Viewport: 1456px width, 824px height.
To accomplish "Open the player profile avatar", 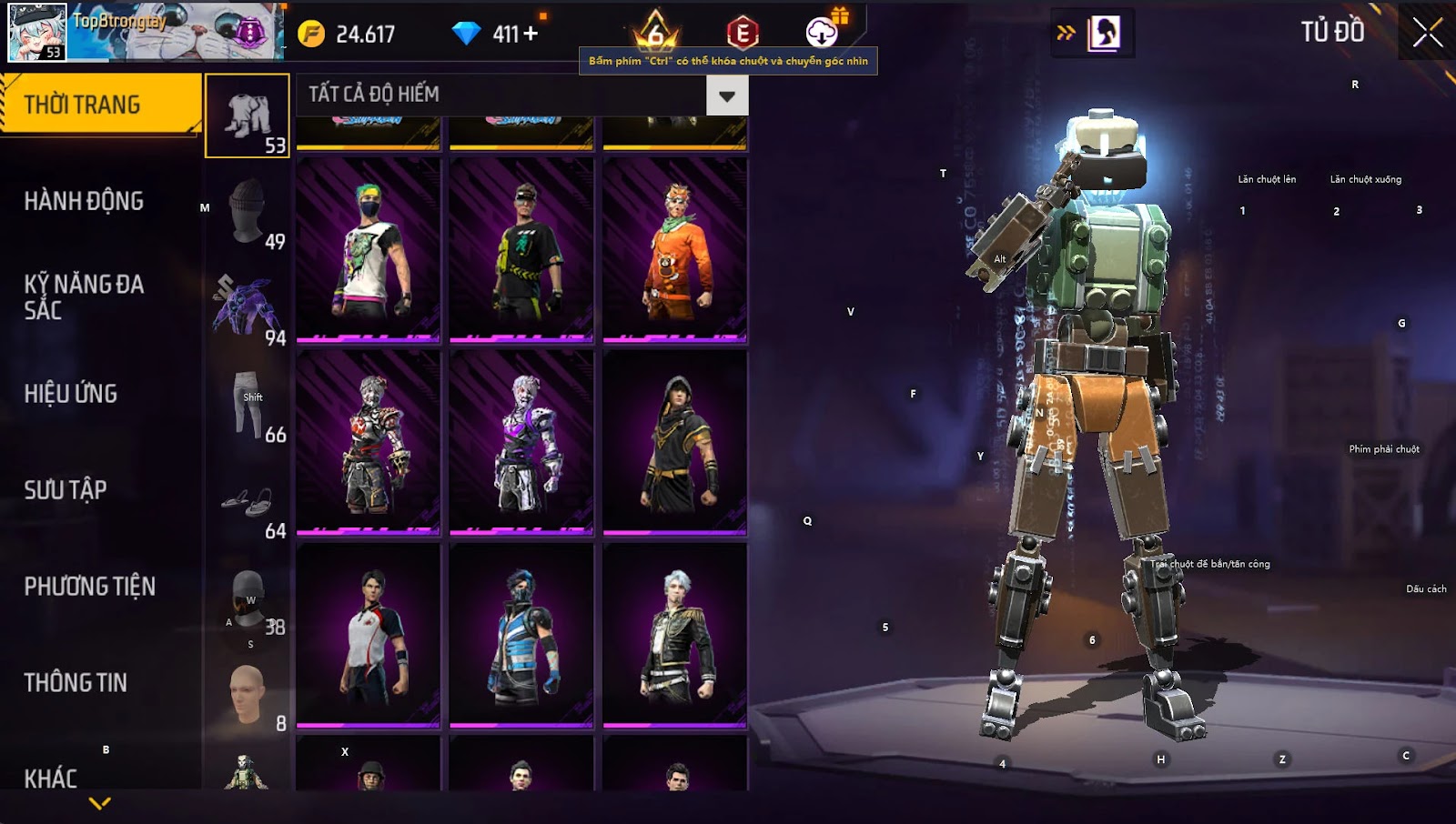I will (37, 32).
